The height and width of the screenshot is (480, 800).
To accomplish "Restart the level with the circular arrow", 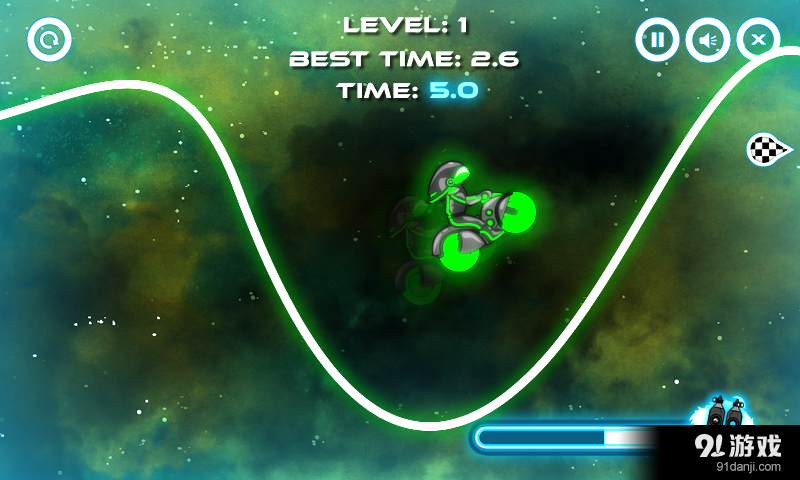I will (x=46, y=41).
